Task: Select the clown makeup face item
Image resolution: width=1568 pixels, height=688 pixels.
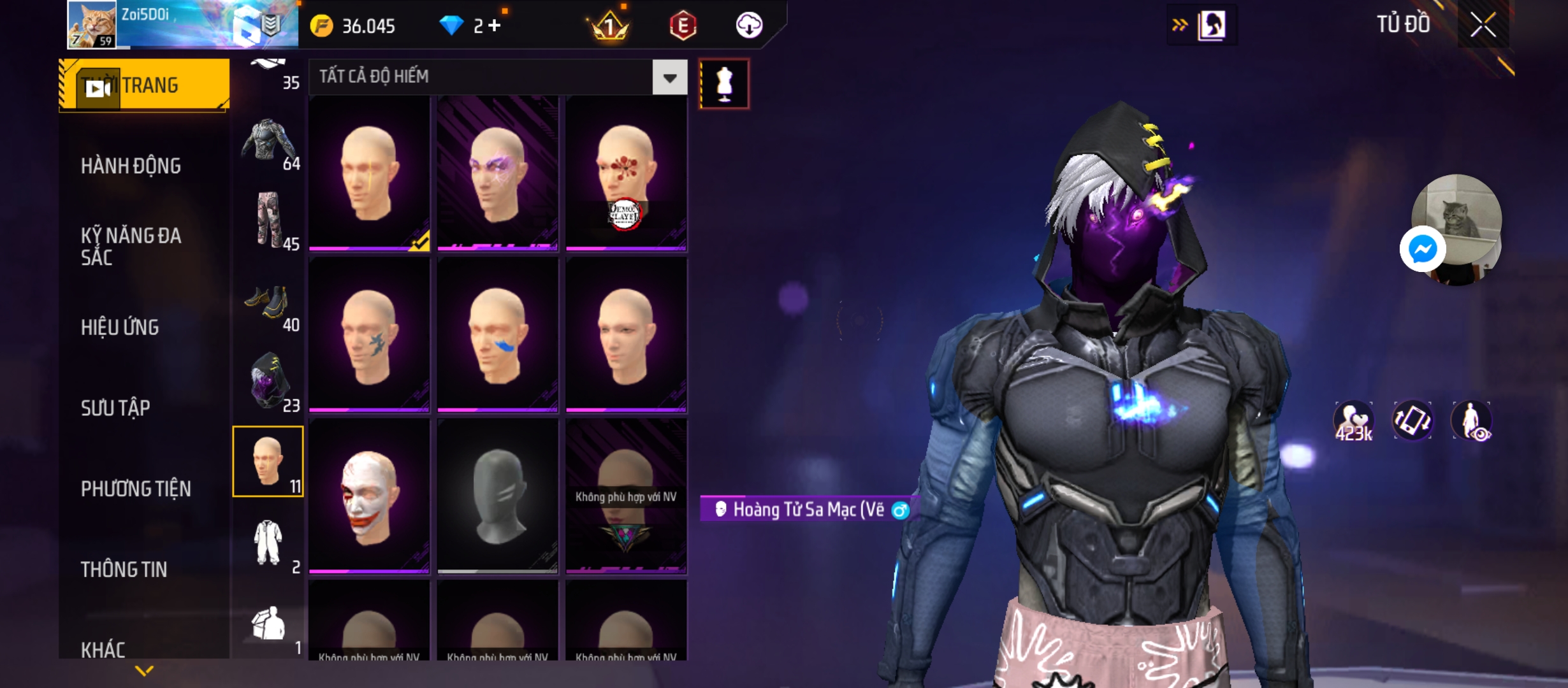Action: (x=369, y=496)
